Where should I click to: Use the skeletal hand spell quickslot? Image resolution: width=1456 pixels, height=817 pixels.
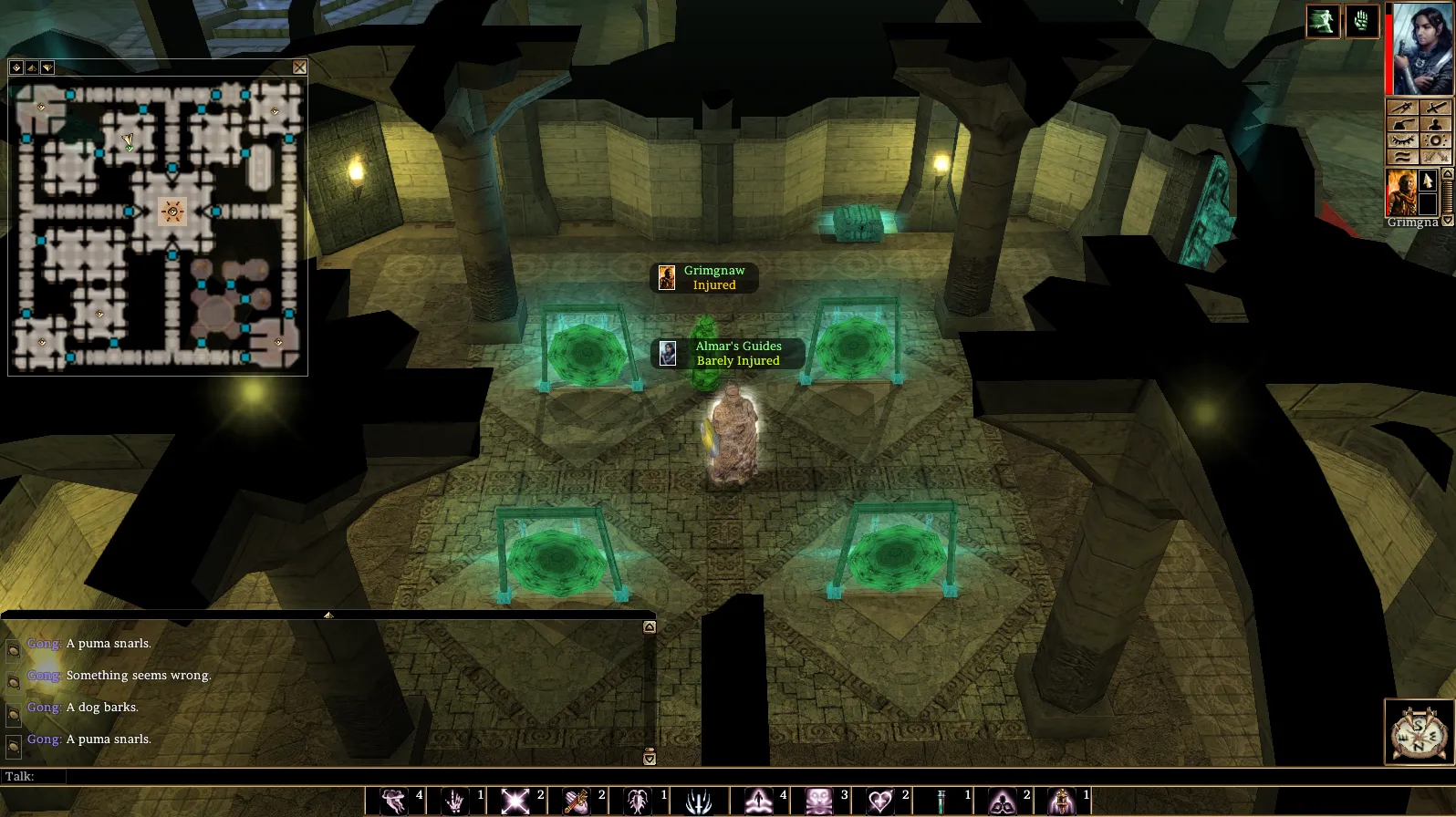453,801
